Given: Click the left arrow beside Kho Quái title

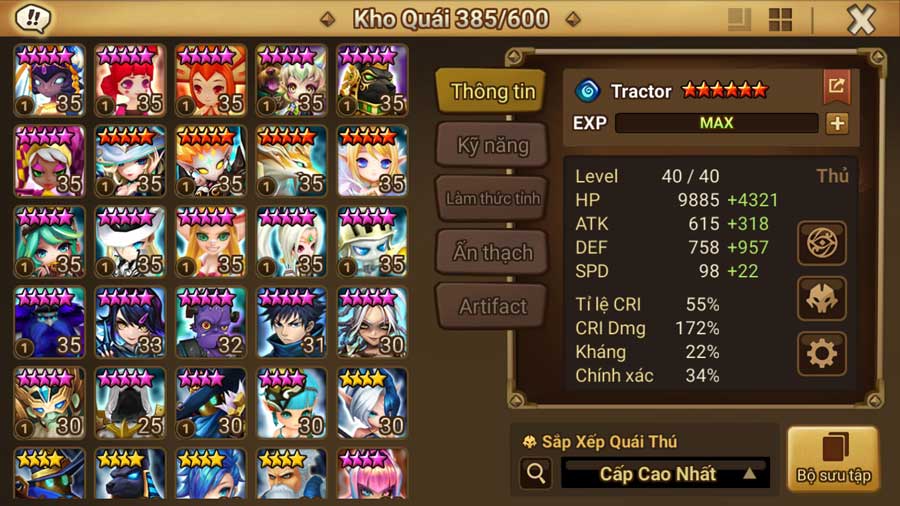Looking at the screenshot, I should point(327,19).
